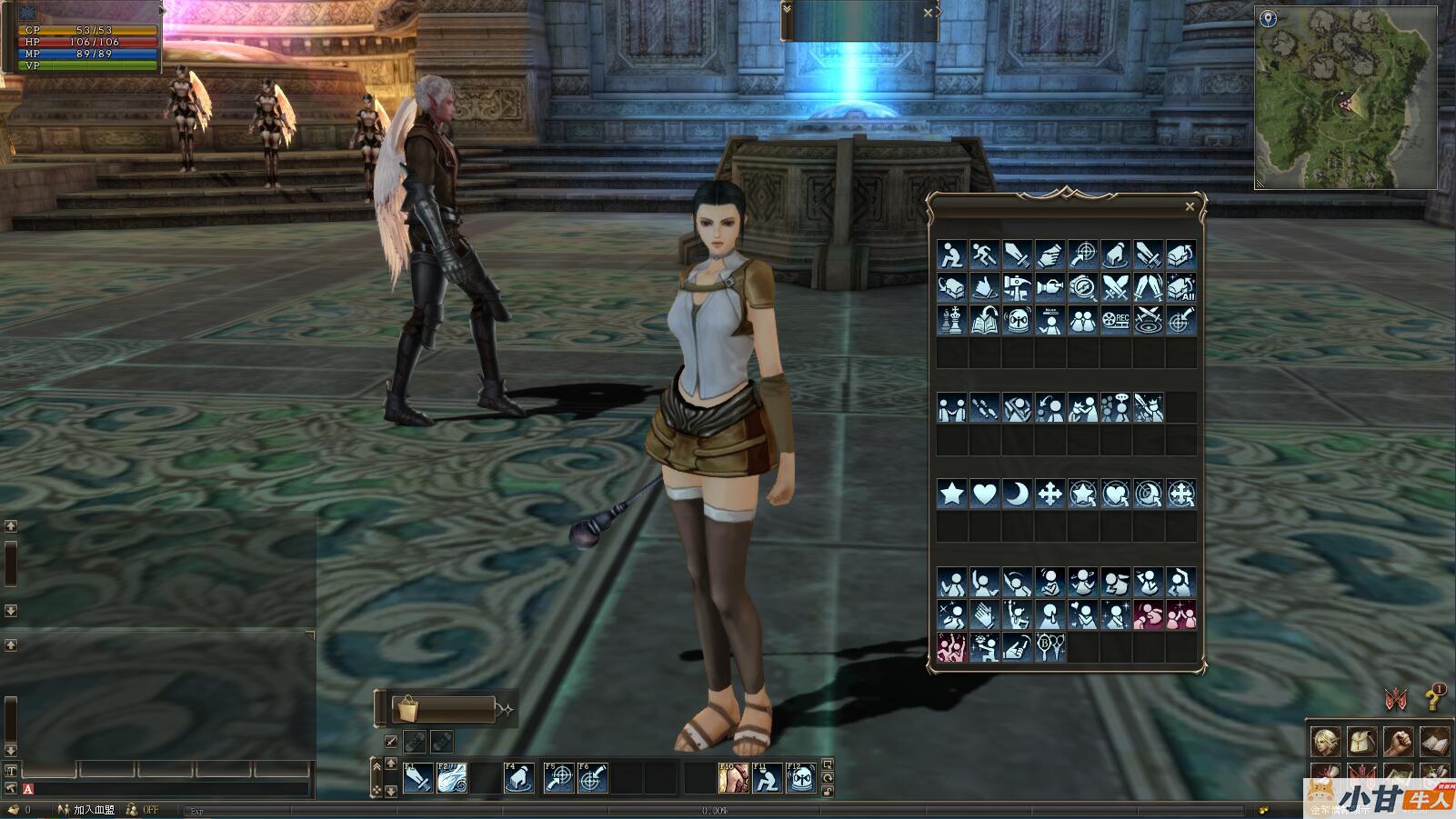
Task: Select the sit/stand action icon
Action: pyautogui.click(x=951, y=255)
